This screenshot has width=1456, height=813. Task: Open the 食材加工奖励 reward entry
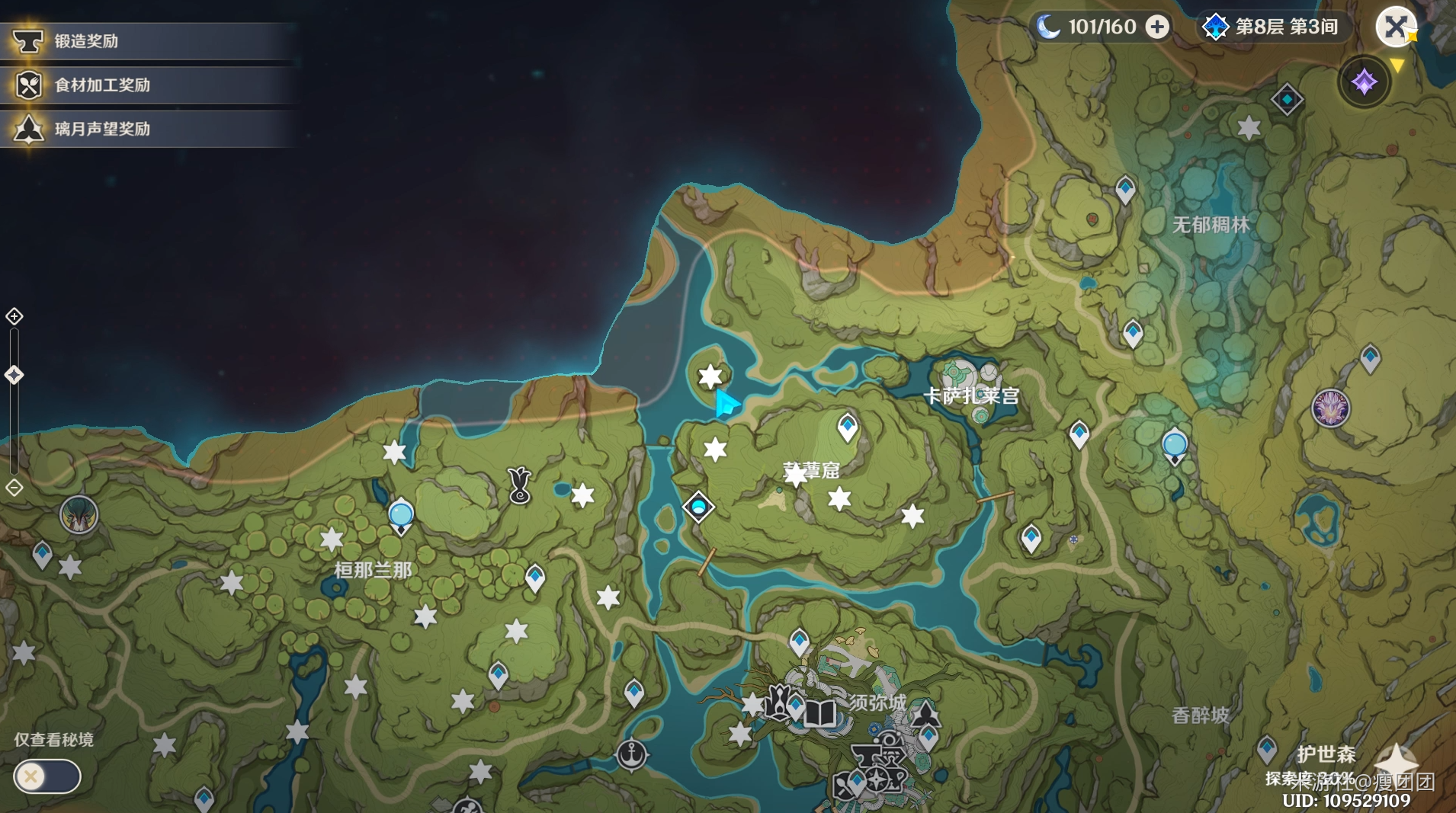click(101, 85)
